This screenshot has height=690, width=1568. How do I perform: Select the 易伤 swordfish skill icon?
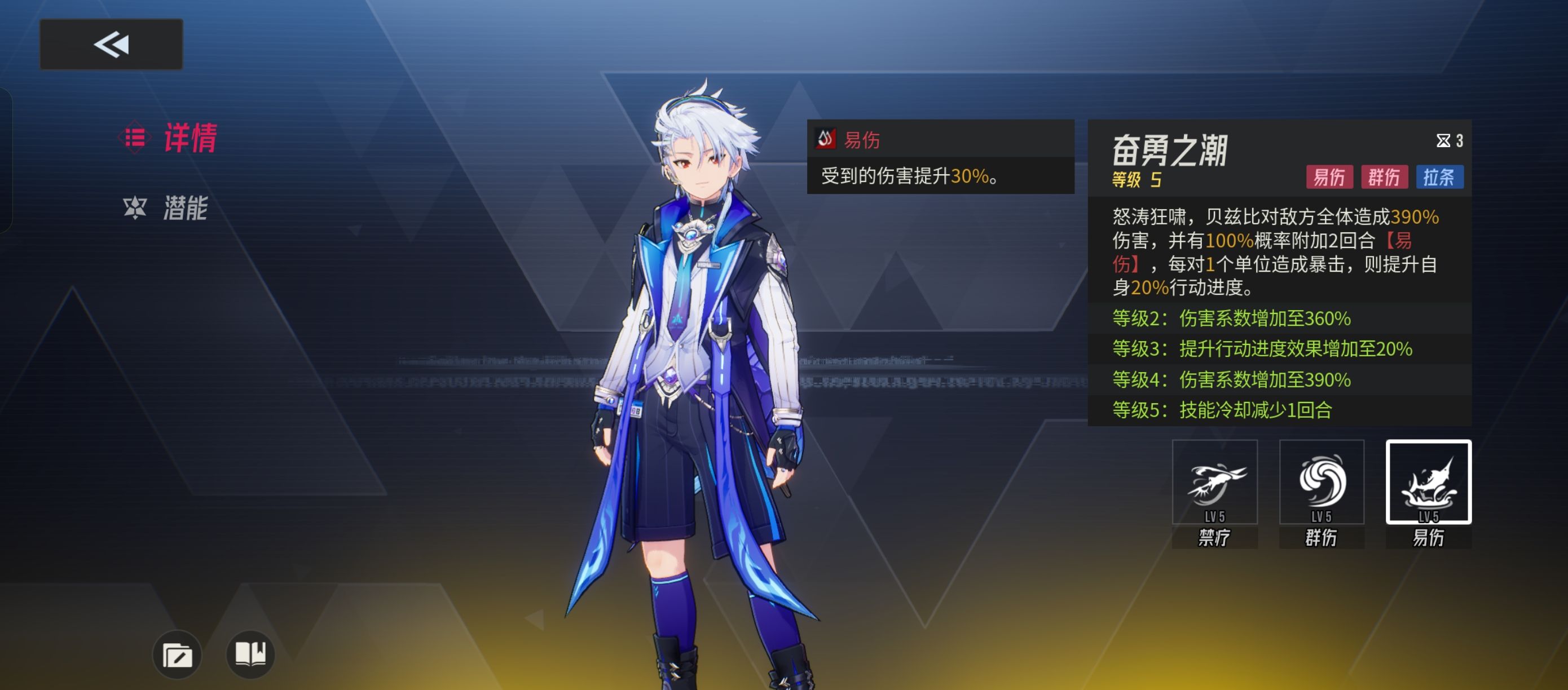click(x=1428, y=482)
